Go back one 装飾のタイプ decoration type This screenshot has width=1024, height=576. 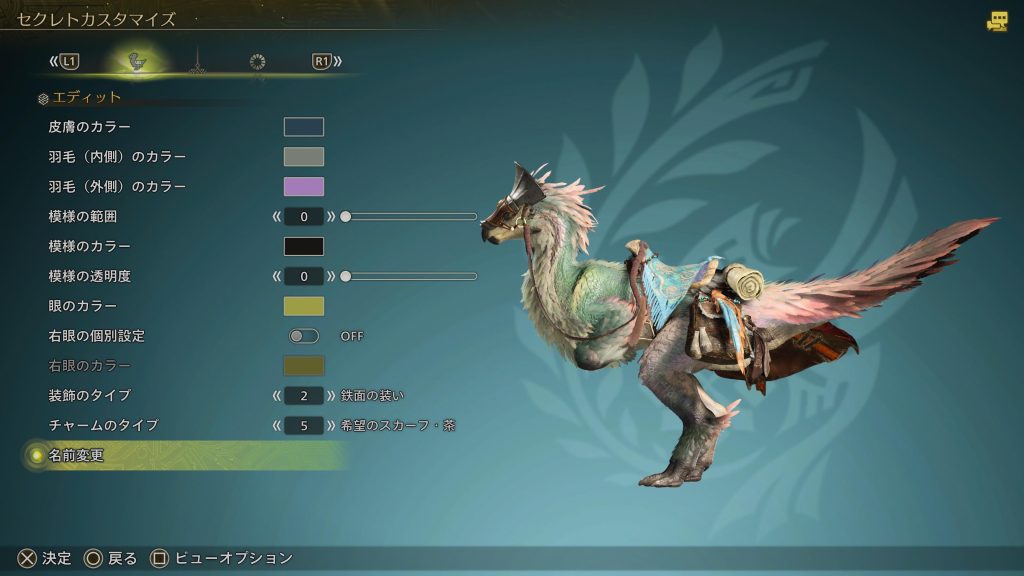276,395
